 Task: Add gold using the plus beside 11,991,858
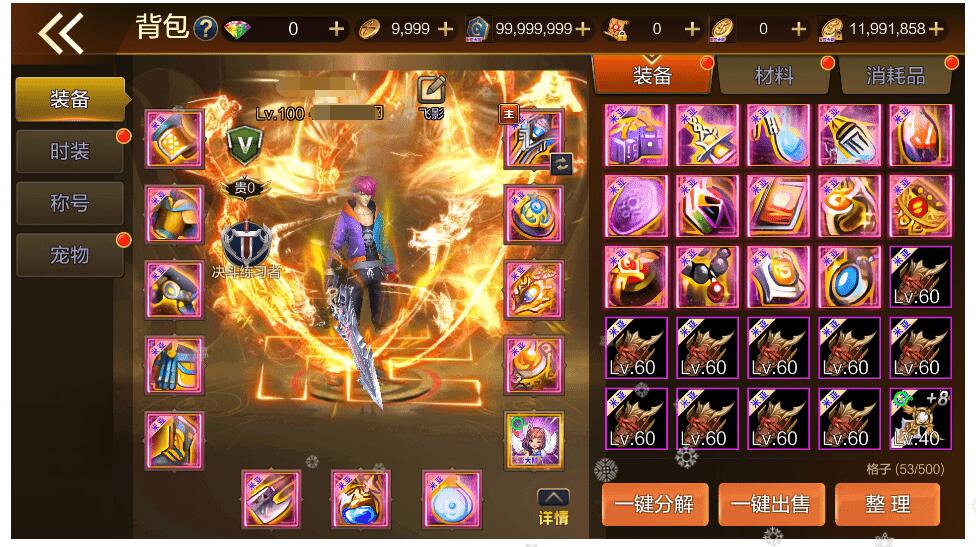(x=936, y=29)
